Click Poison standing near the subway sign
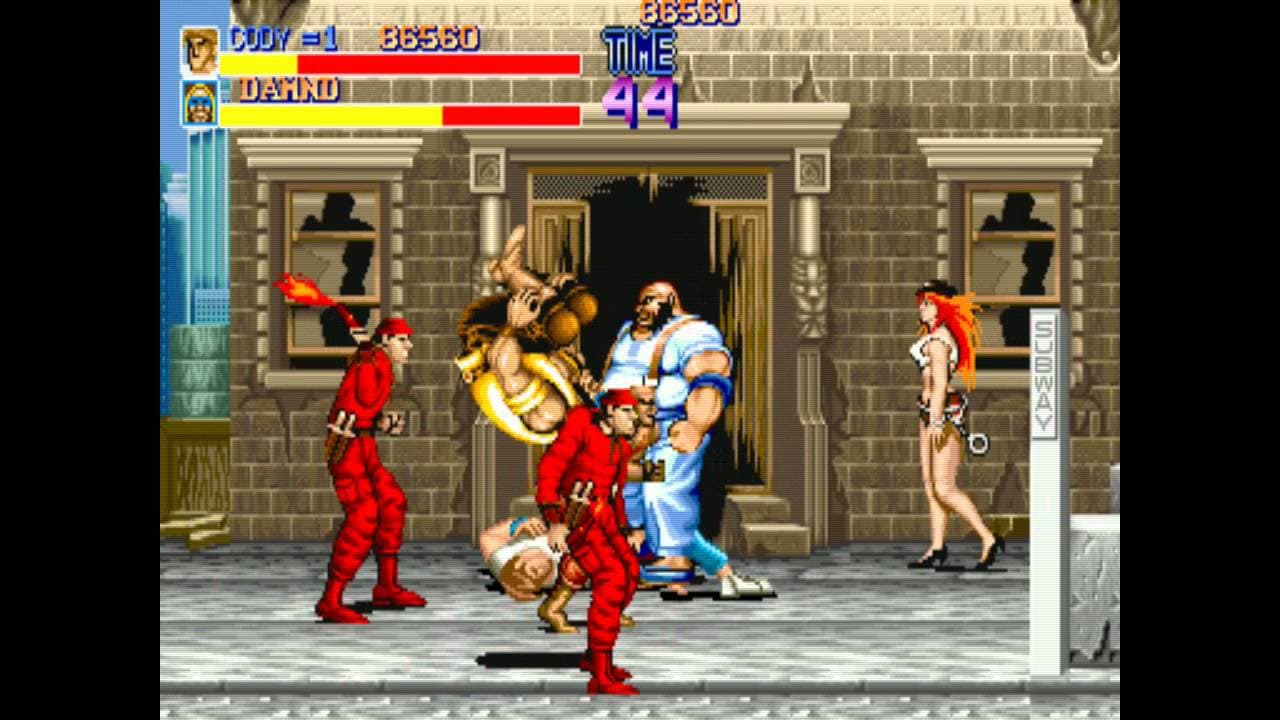This screenshot has width=1280, height=720. tap(945, 420)
